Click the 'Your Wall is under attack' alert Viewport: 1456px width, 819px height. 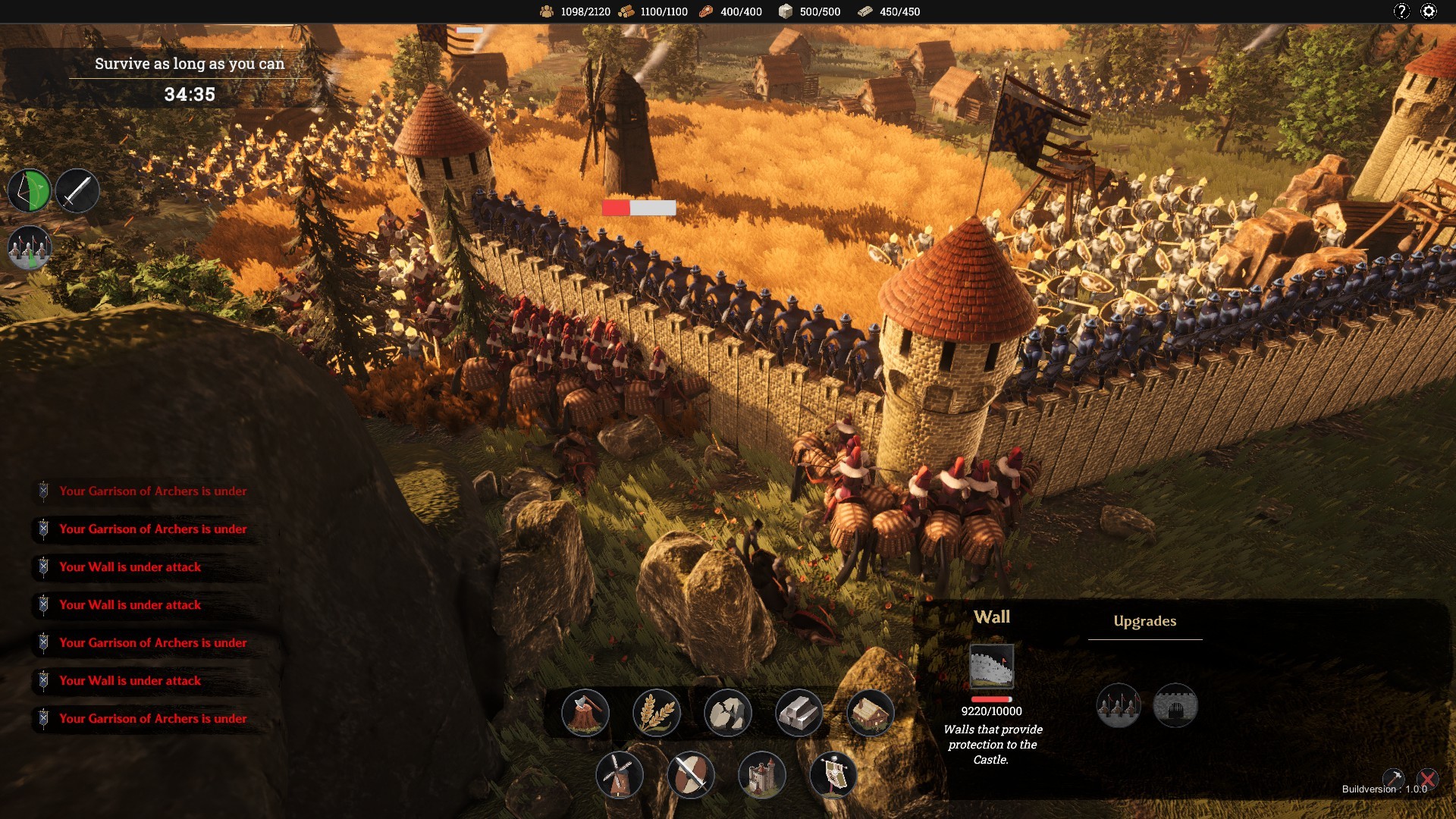130,566
